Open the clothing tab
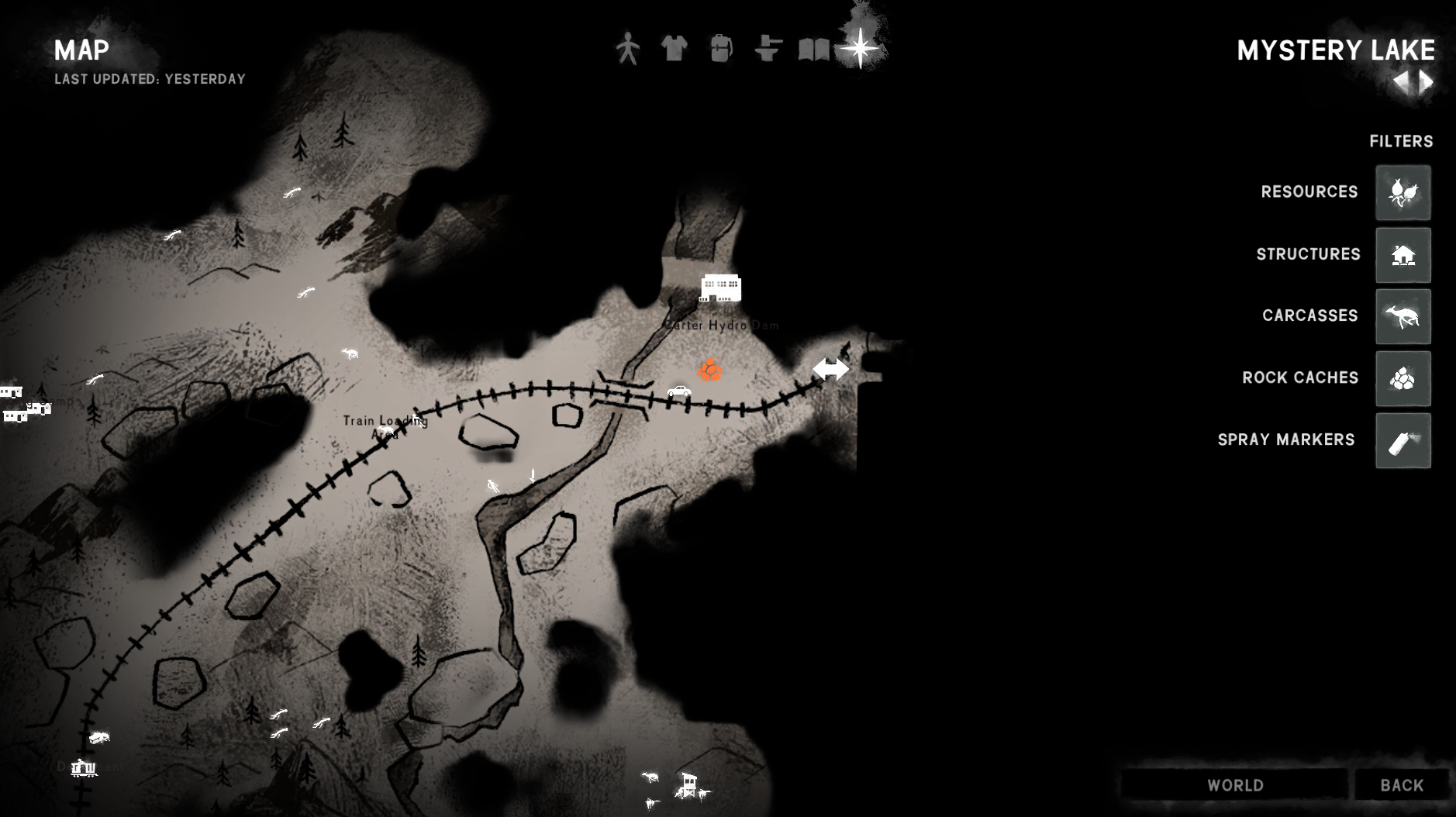Viewport: 1456px width, 817px height. (674, 48)
